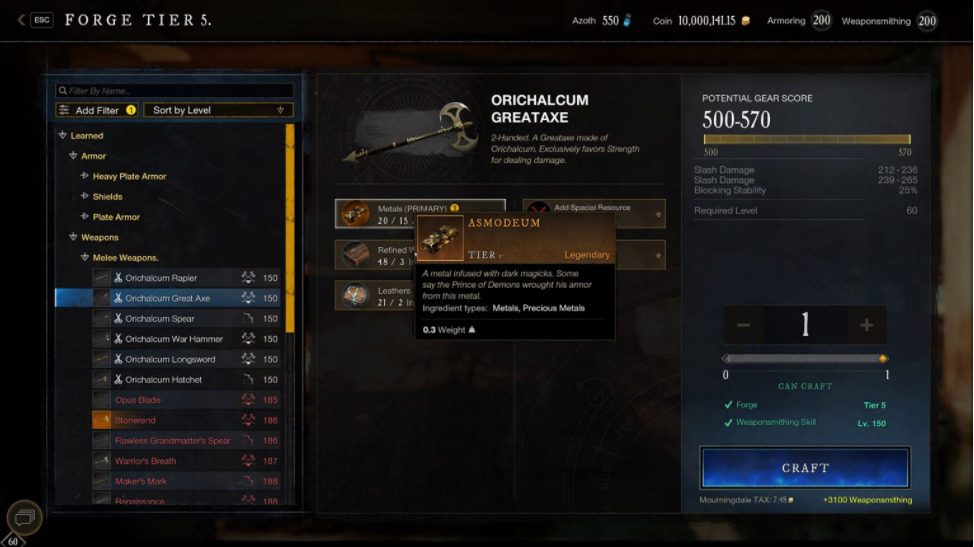Increase craft quantity with plus button

pos(866,325)
